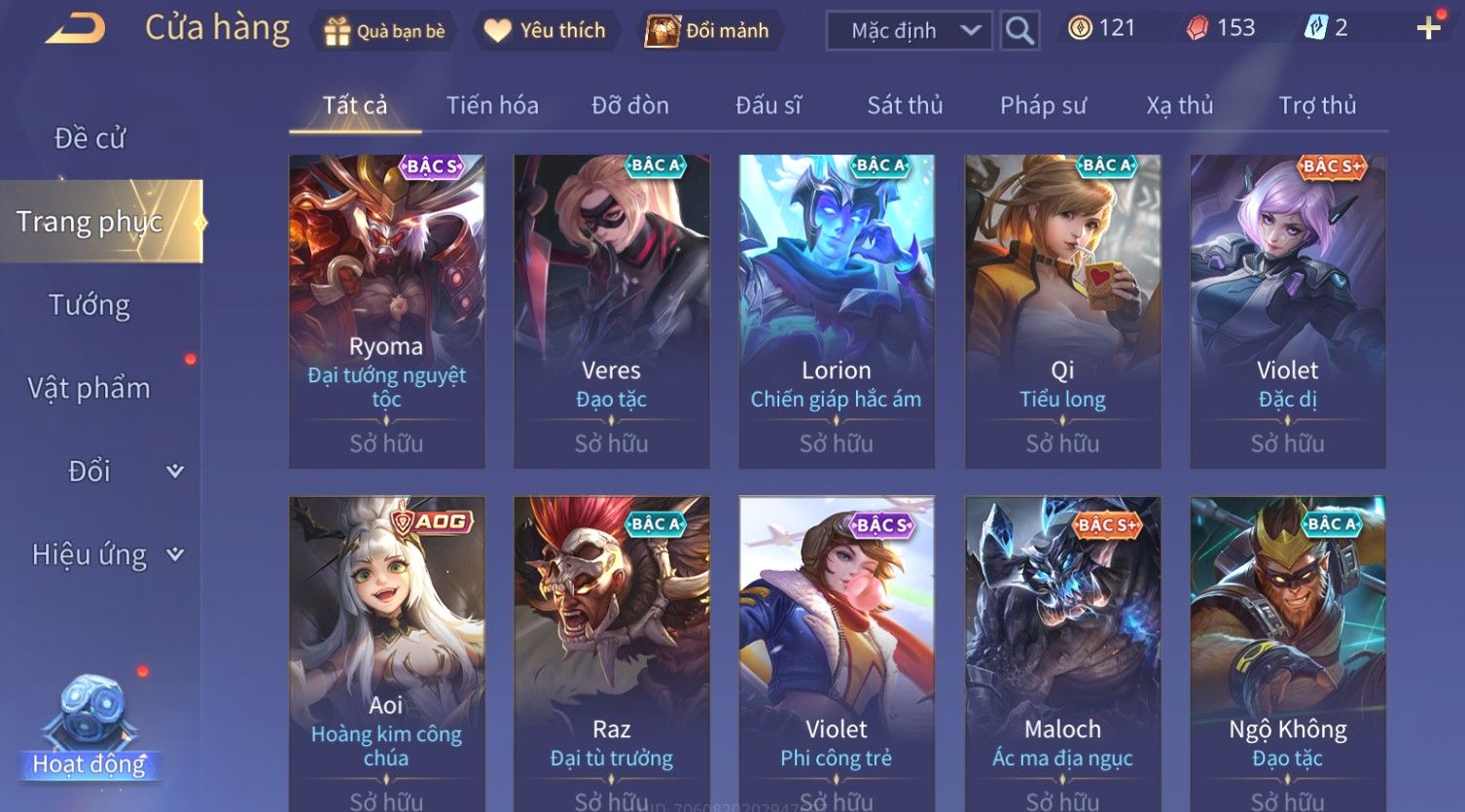Open the Hoạt động events icon
This screenshot has width=1465, height=812.
(x=89, y=729)
